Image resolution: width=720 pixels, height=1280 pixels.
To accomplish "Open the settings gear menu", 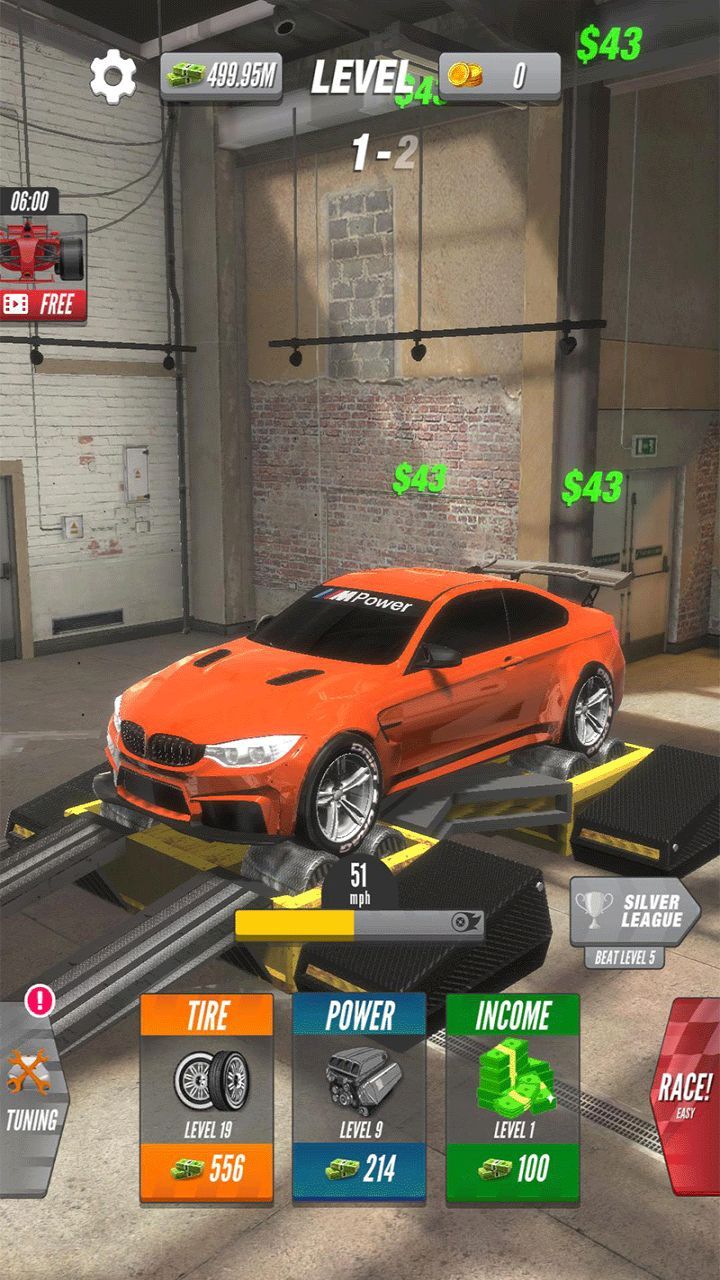I will click(113, 76).
